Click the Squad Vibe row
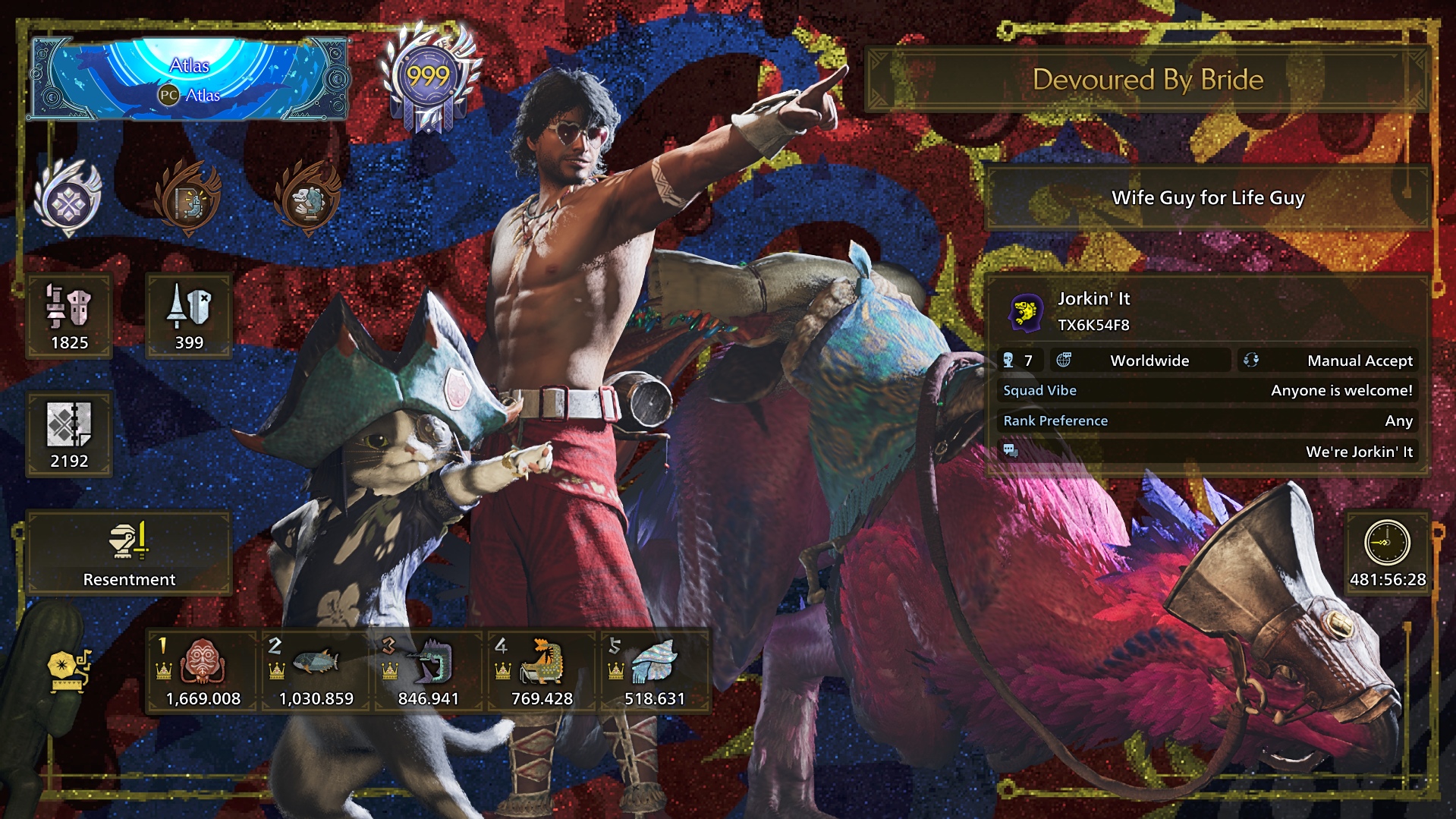 tap(1207, 390)
